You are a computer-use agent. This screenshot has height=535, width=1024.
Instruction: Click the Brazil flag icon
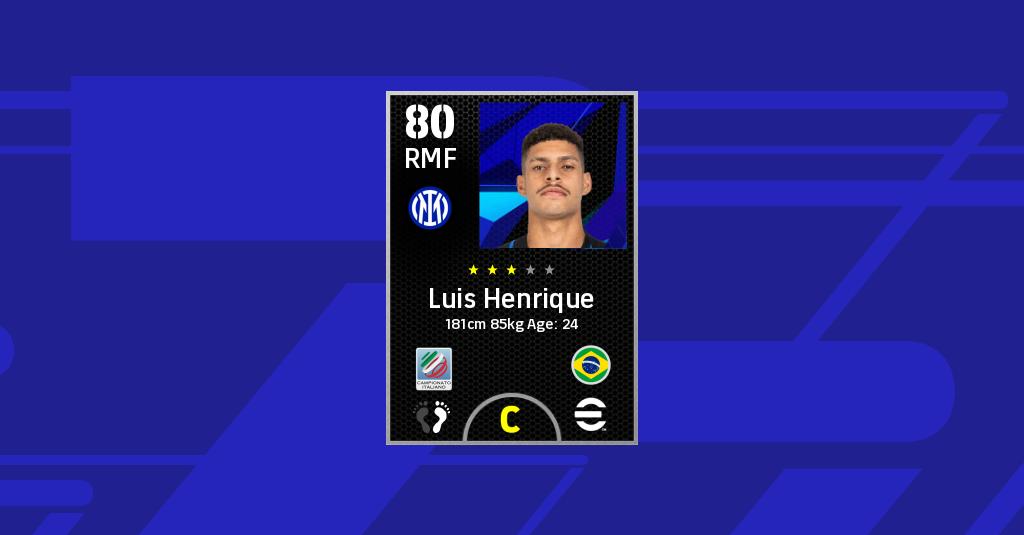tap(591, 365)
